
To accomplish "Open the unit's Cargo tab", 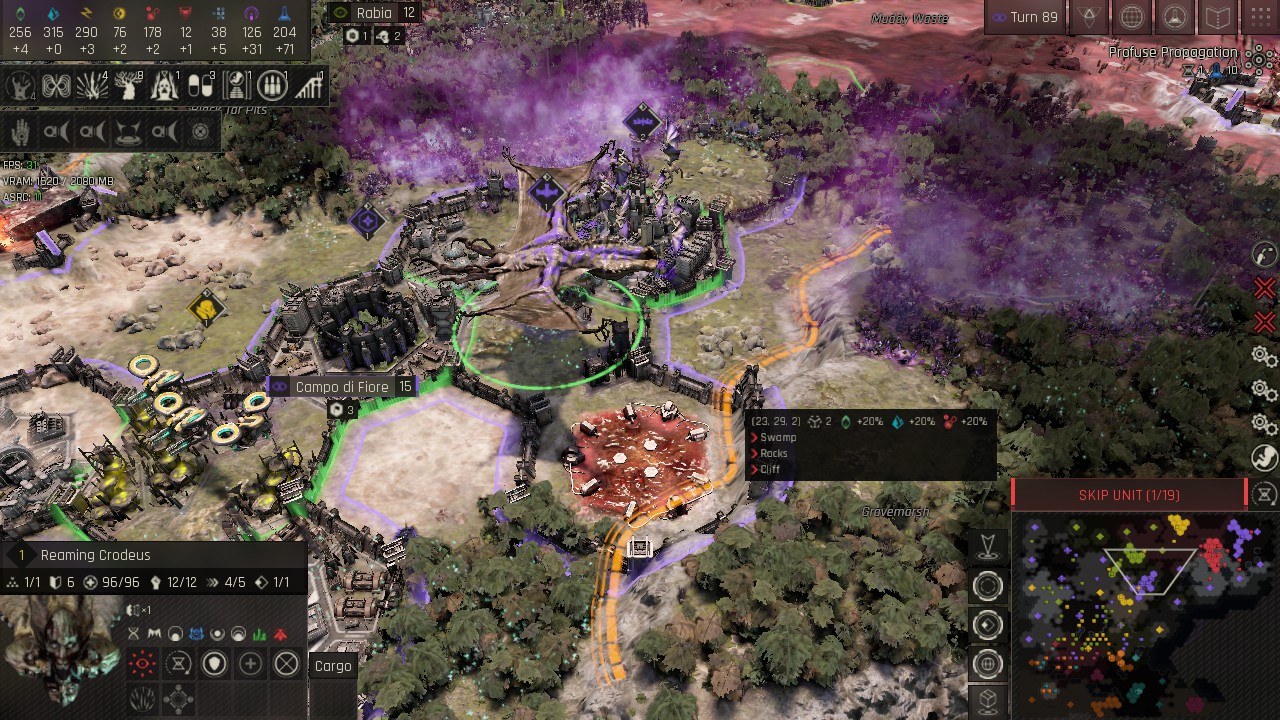I will click(333, 666).
